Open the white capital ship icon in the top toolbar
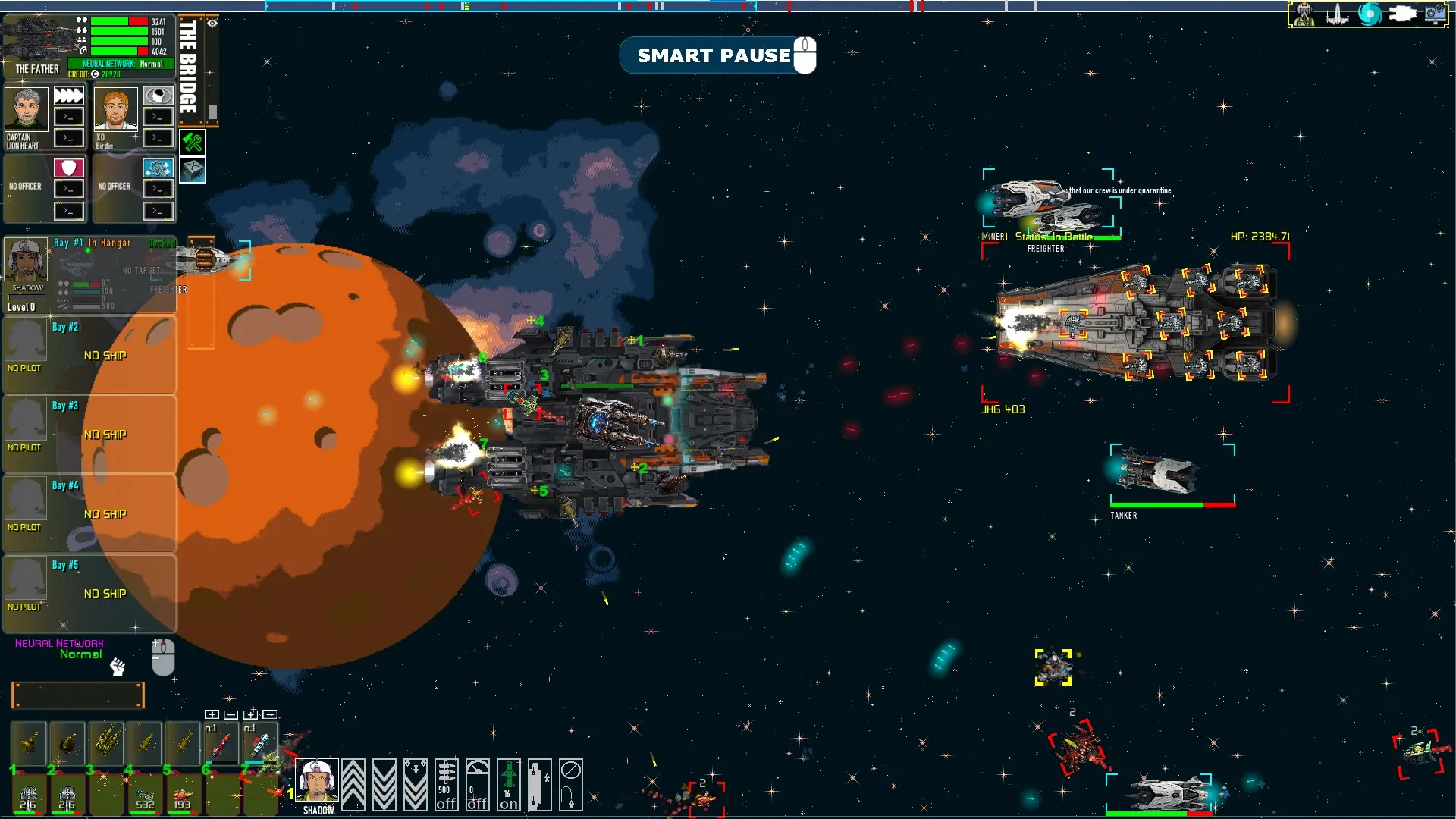This screenshot has height=819, width=1456. click(x=1402, y=14)
